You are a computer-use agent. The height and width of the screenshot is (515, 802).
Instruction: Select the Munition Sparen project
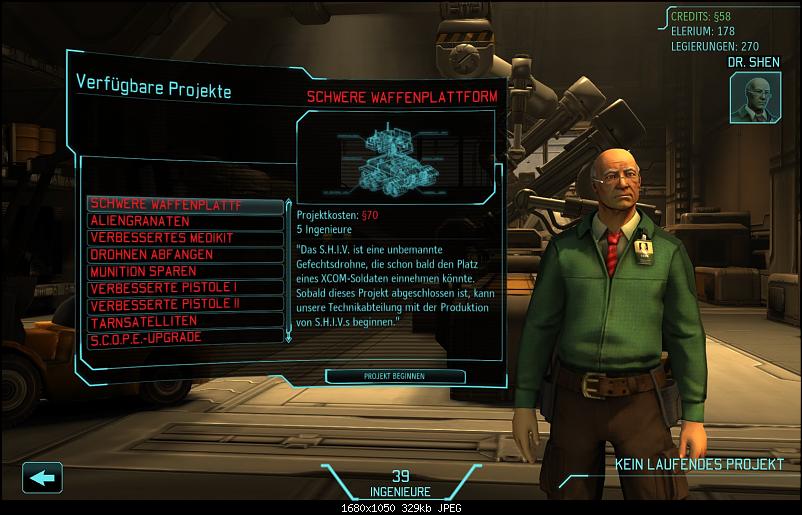pos(185,271)
